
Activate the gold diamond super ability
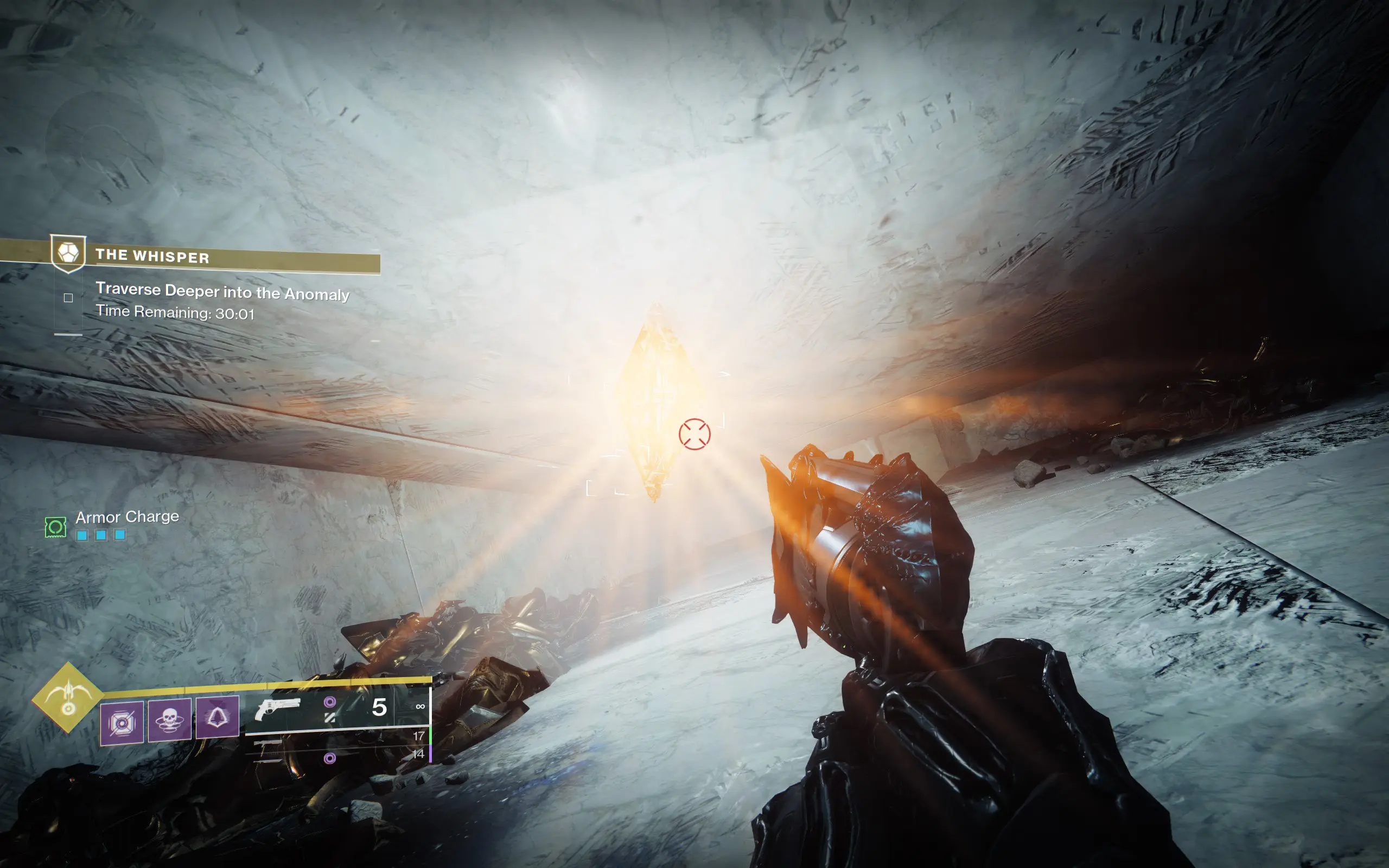[x=68, y=697]
